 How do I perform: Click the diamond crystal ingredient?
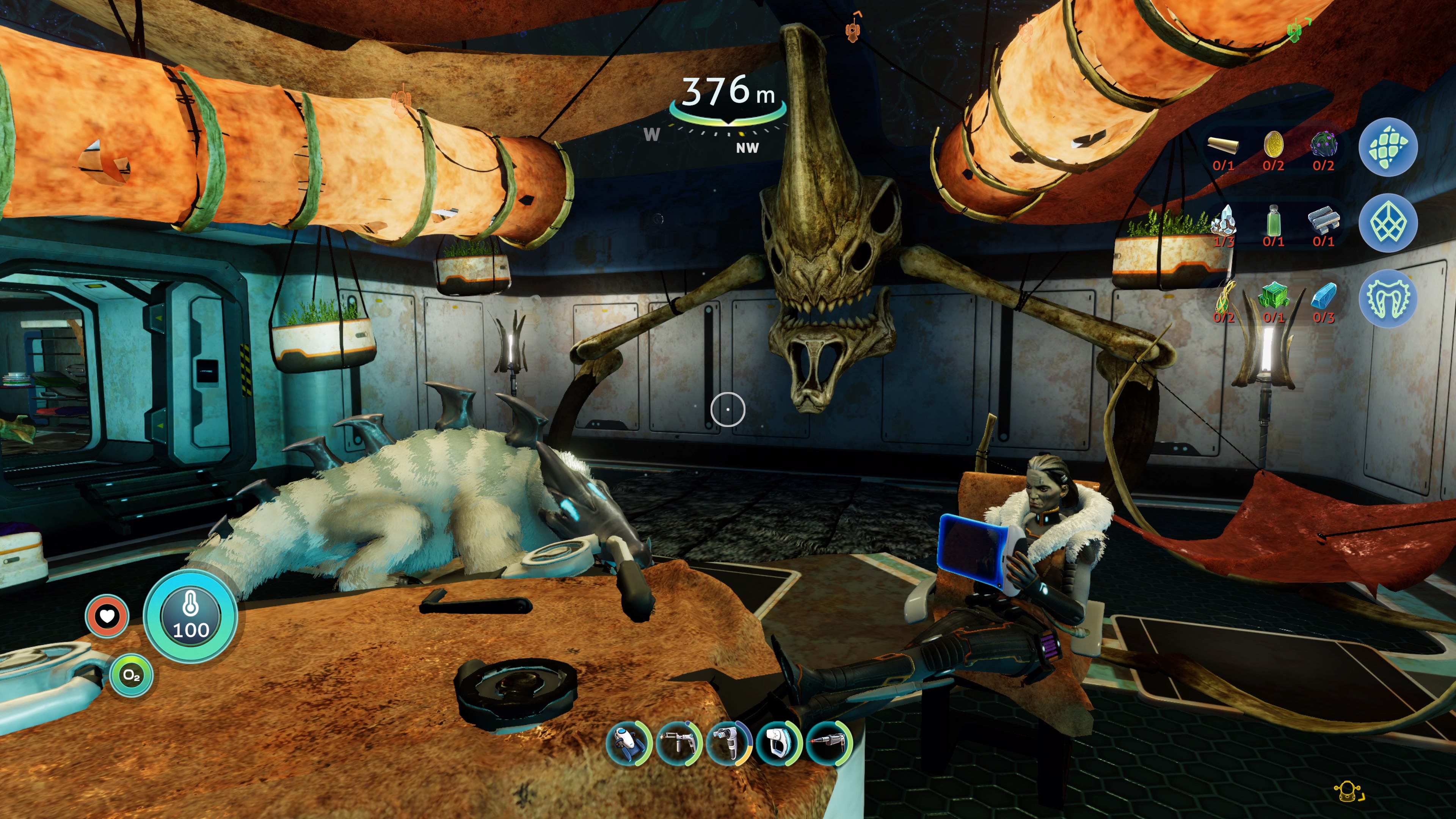coord(1224,221)
